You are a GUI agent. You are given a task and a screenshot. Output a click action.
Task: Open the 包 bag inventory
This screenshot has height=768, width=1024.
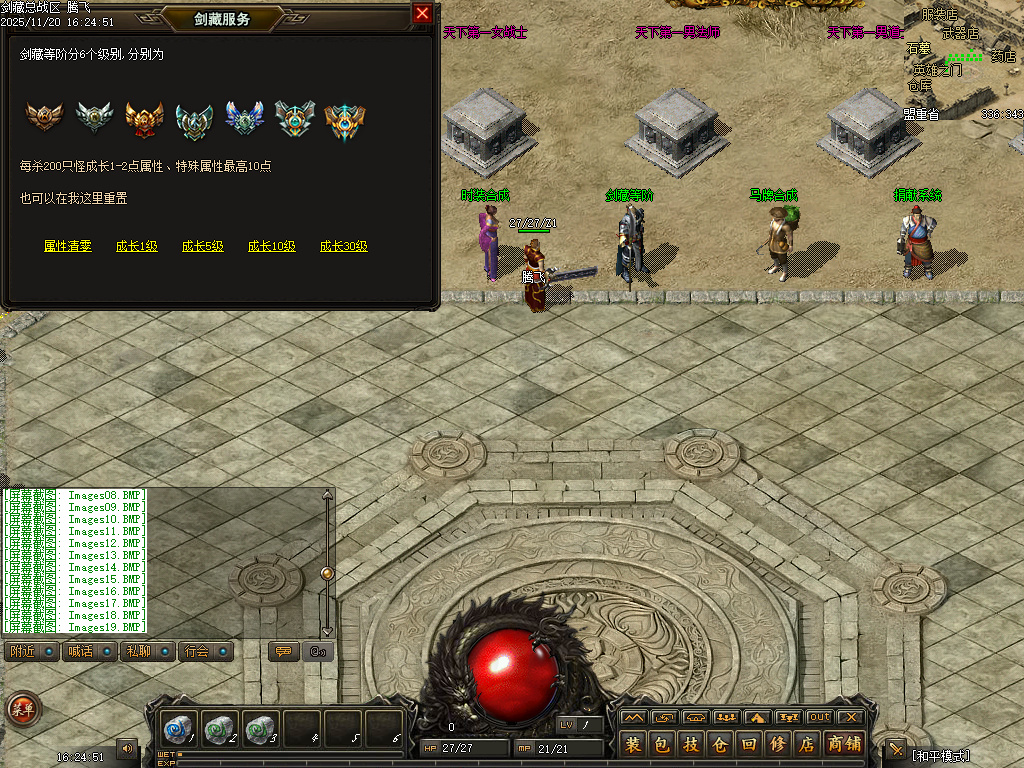point(662,744)
